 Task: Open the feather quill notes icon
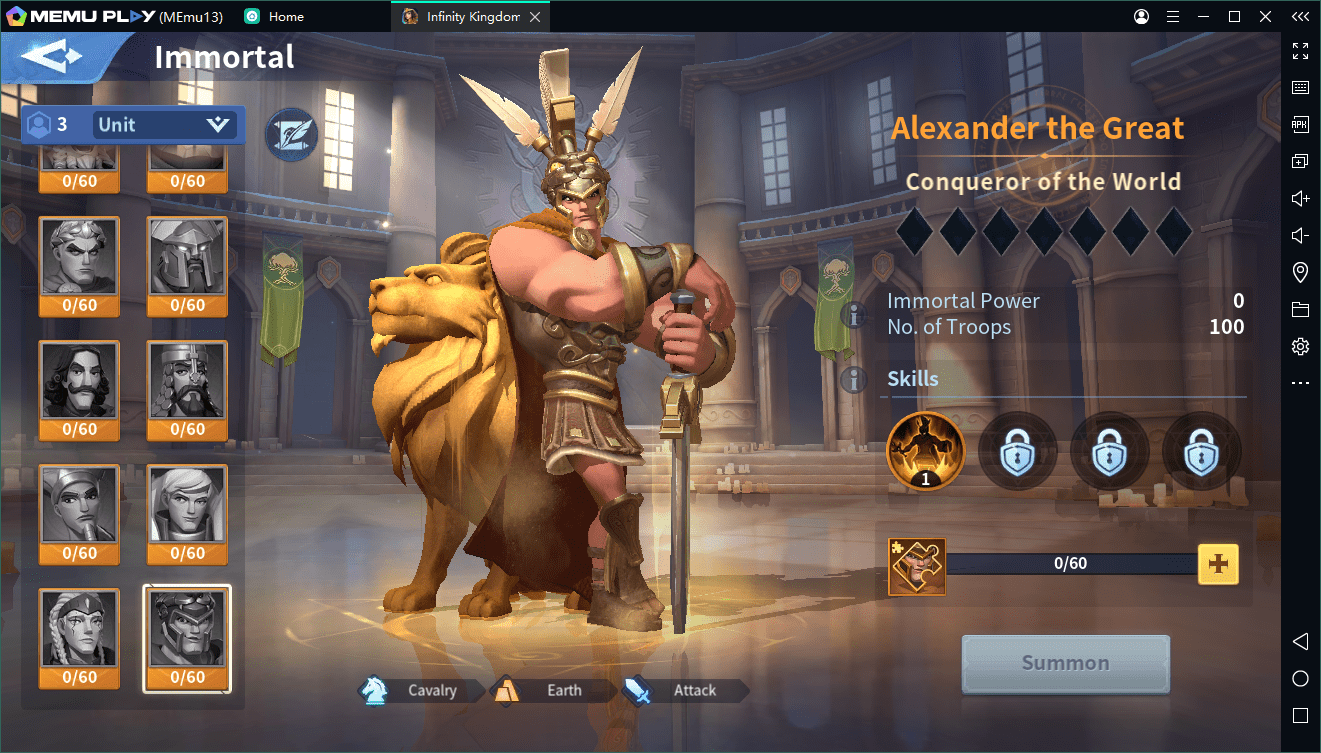tap(291, 134)
